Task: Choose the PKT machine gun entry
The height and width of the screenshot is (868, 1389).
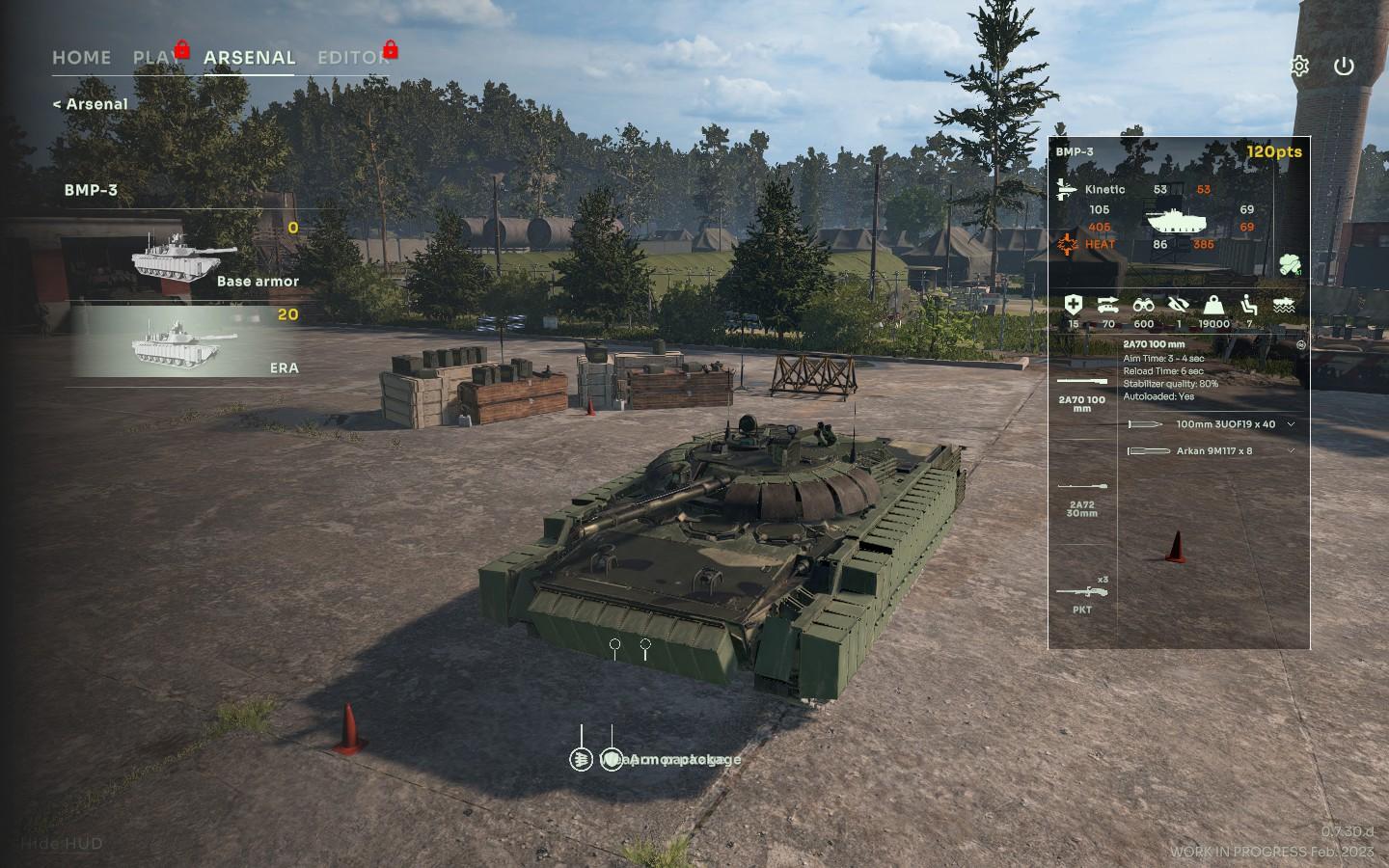Action: (1082, 594)
